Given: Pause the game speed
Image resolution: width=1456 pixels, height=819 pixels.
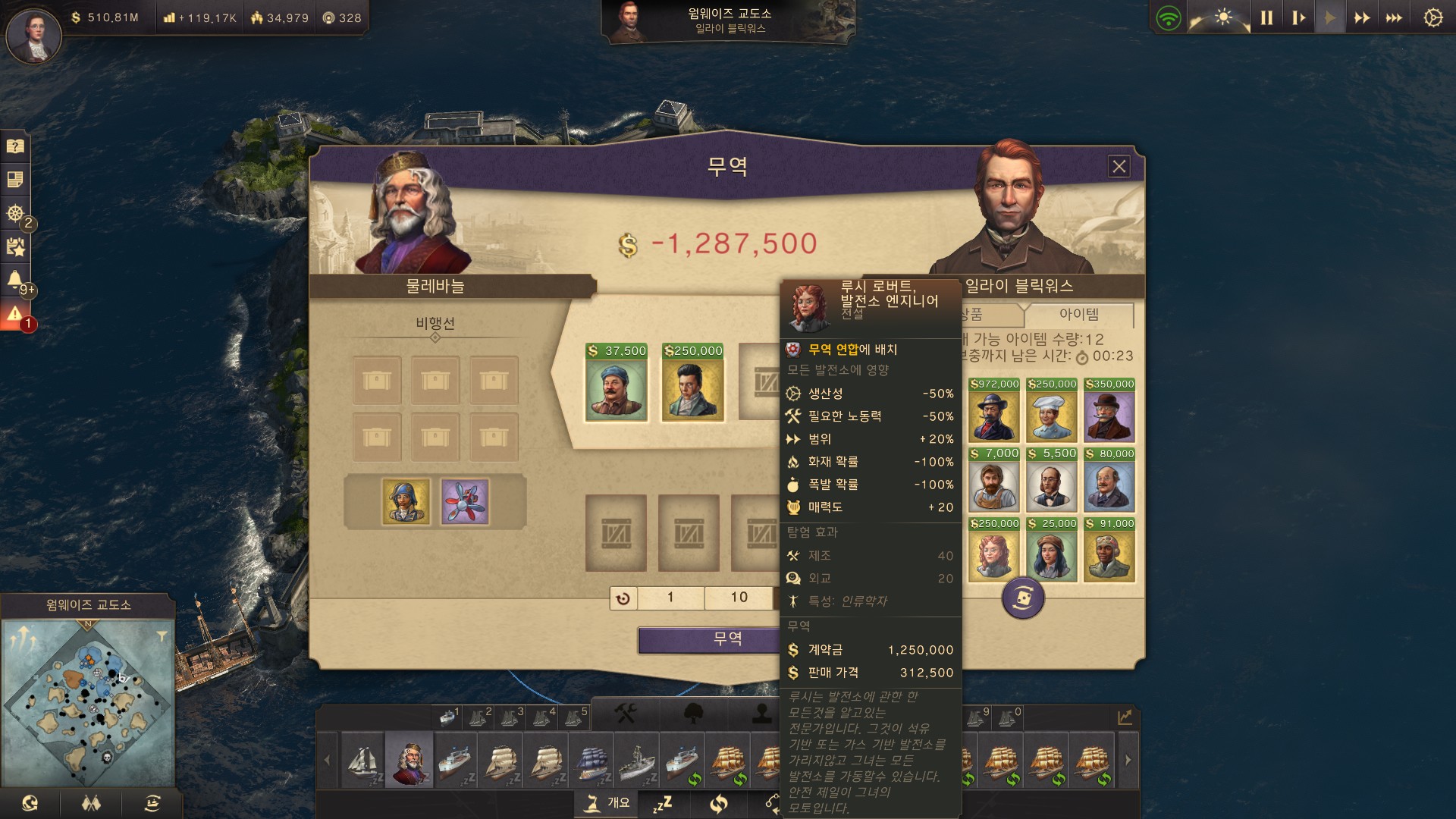Looking at the screenshot, I should [1266, 17].
